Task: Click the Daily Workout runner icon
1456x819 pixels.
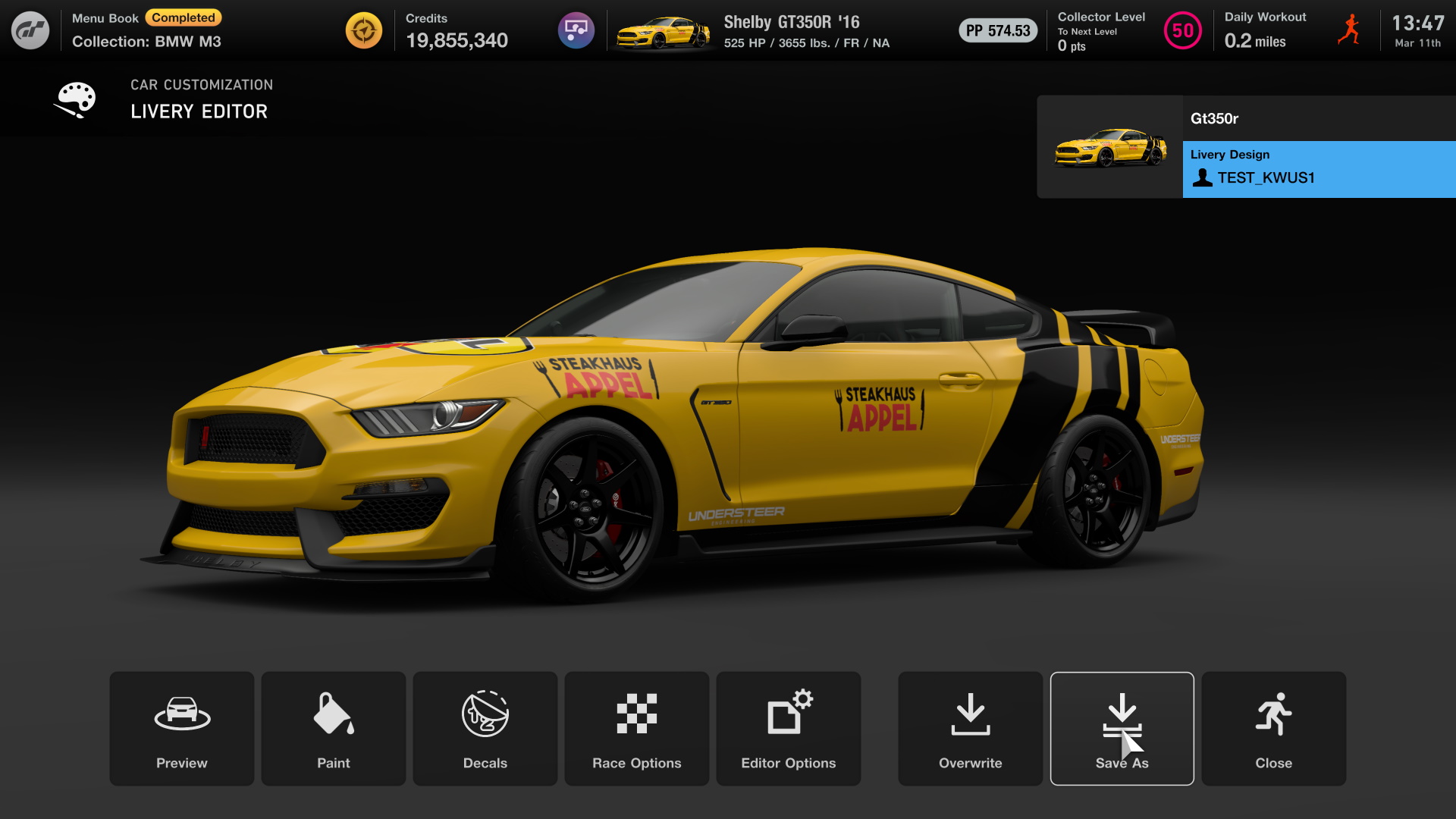Action: 1349,30
